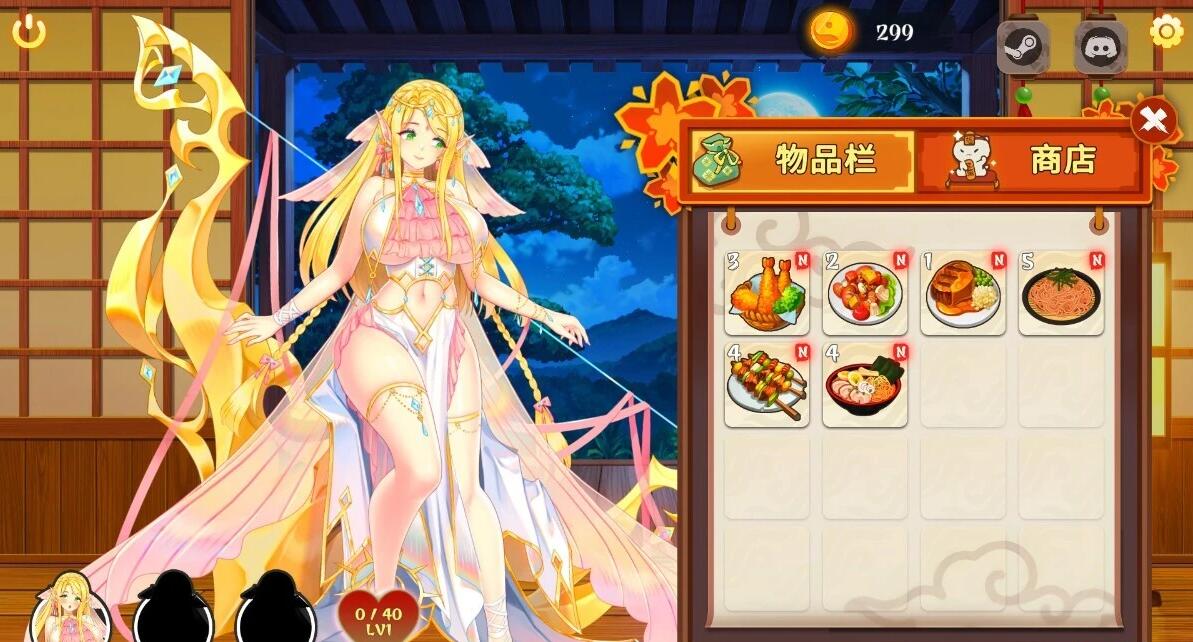Screen dimensions: 1193x642
Task: Click the power quit button
Action: 29,32
